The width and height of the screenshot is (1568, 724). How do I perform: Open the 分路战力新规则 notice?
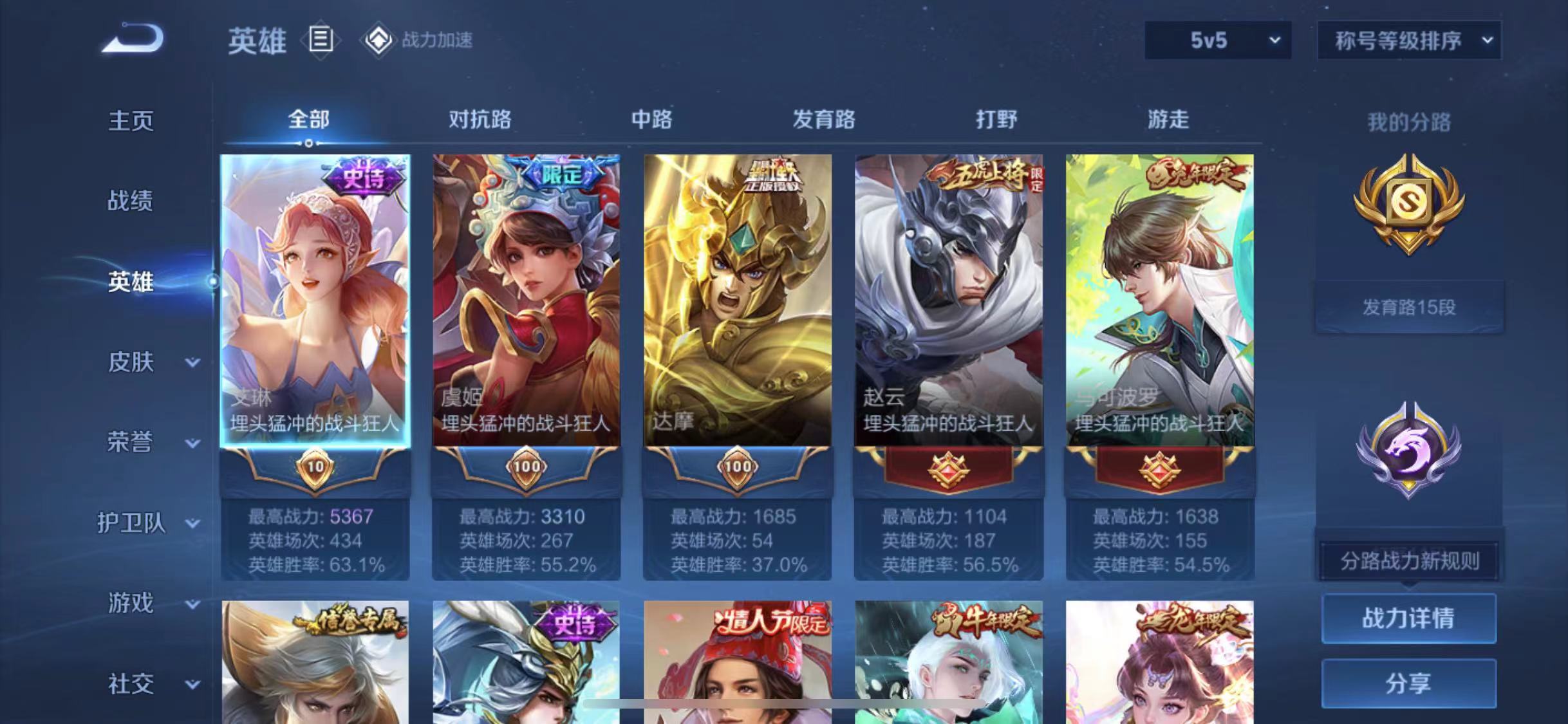coord(1410,561)
